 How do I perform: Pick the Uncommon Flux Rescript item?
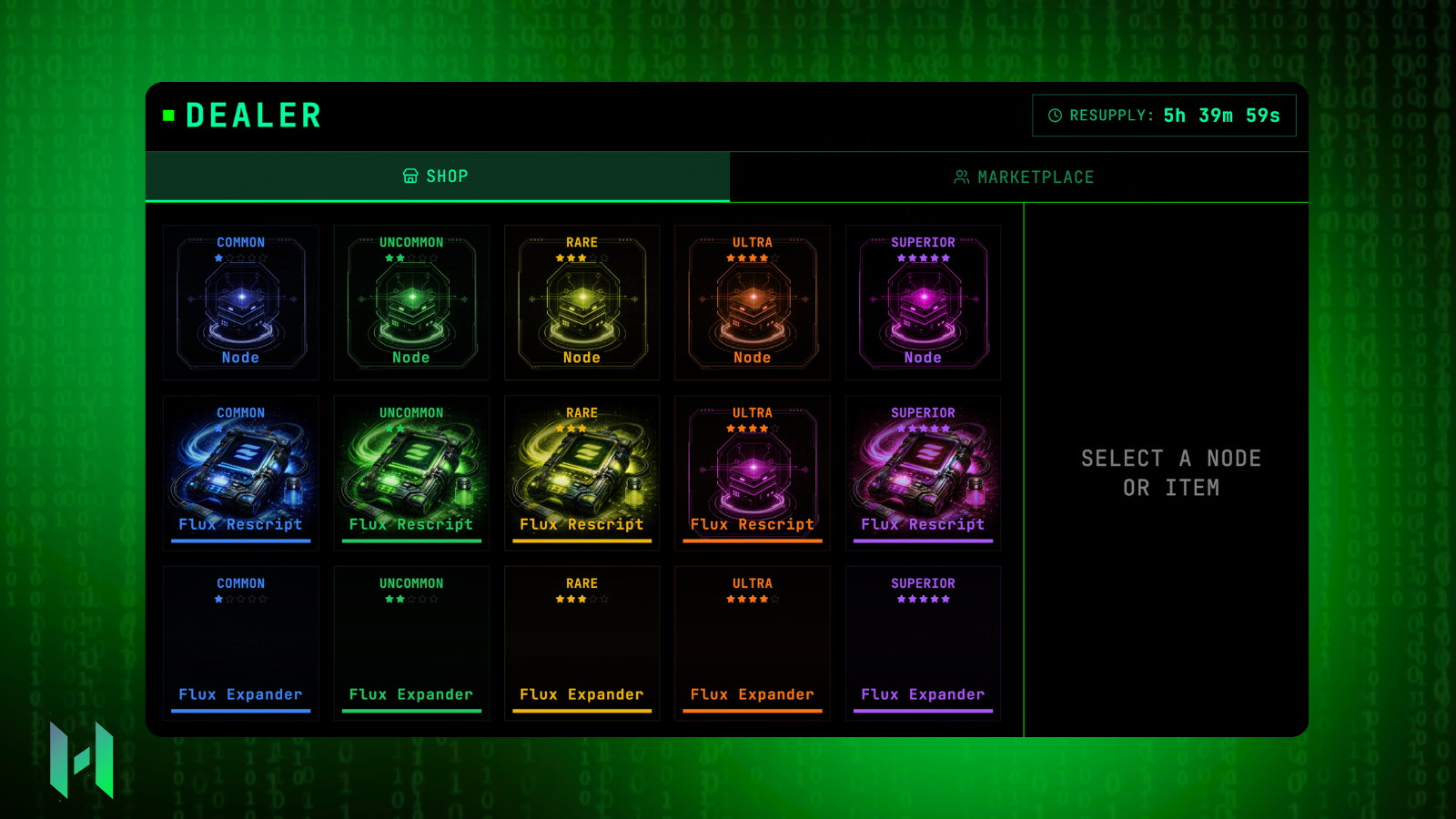(411, 472)
